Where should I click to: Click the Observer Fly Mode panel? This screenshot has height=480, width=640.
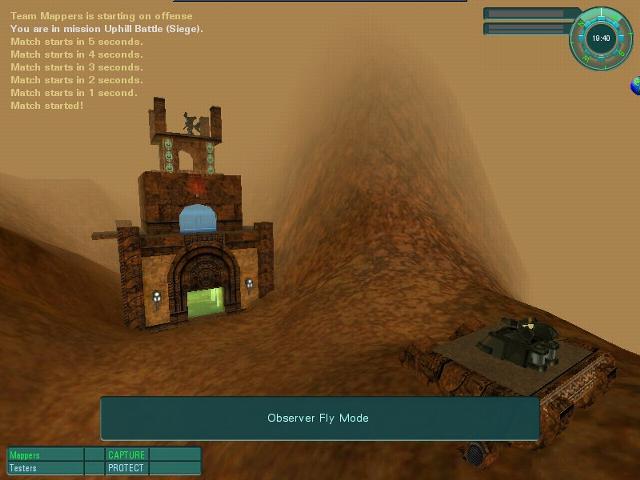(x=319, y=418)
